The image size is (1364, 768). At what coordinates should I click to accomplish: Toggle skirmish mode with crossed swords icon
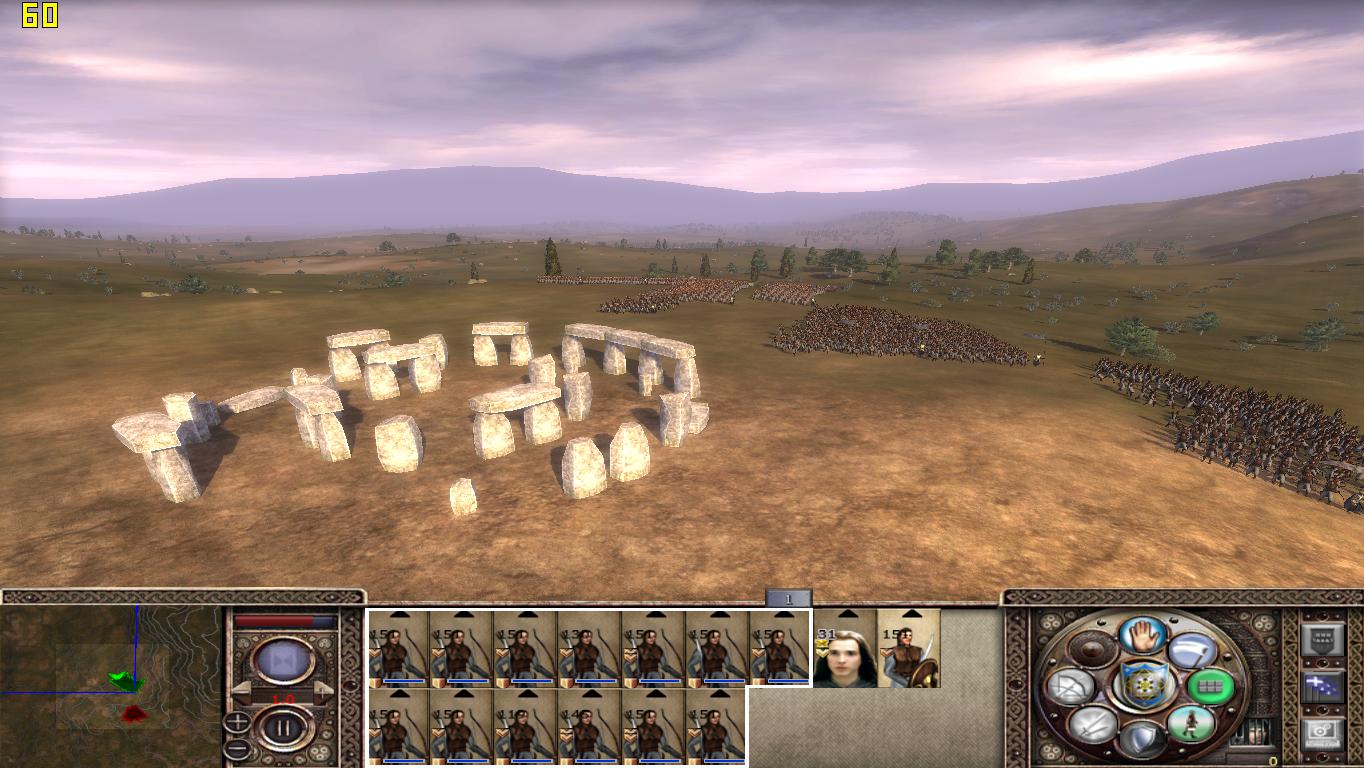[x=1092, y=724]
